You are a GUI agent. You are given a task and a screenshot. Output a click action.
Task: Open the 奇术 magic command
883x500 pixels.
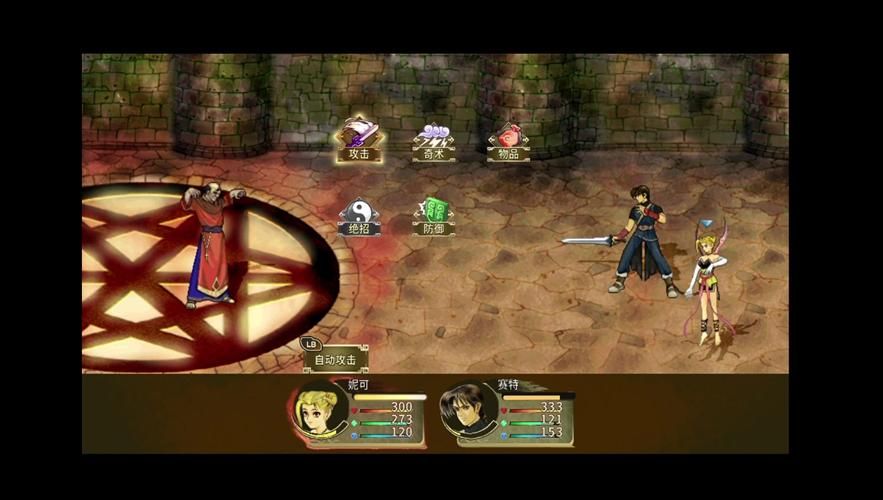(x=434, y=142)
